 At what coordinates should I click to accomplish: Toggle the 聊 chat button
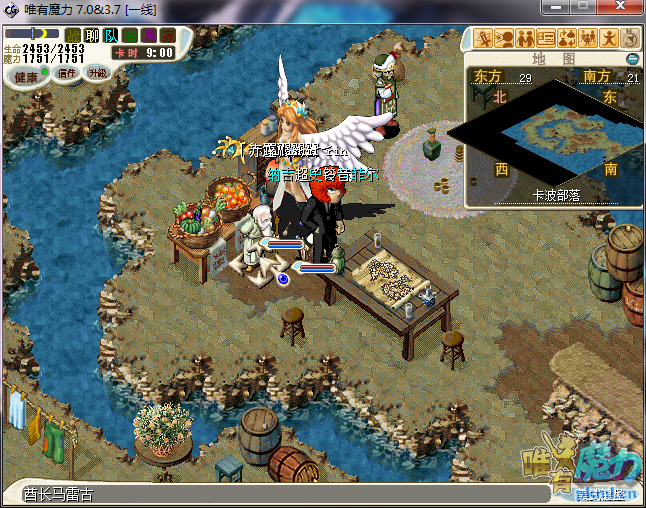pyautogui.click(x=91, y=35)
